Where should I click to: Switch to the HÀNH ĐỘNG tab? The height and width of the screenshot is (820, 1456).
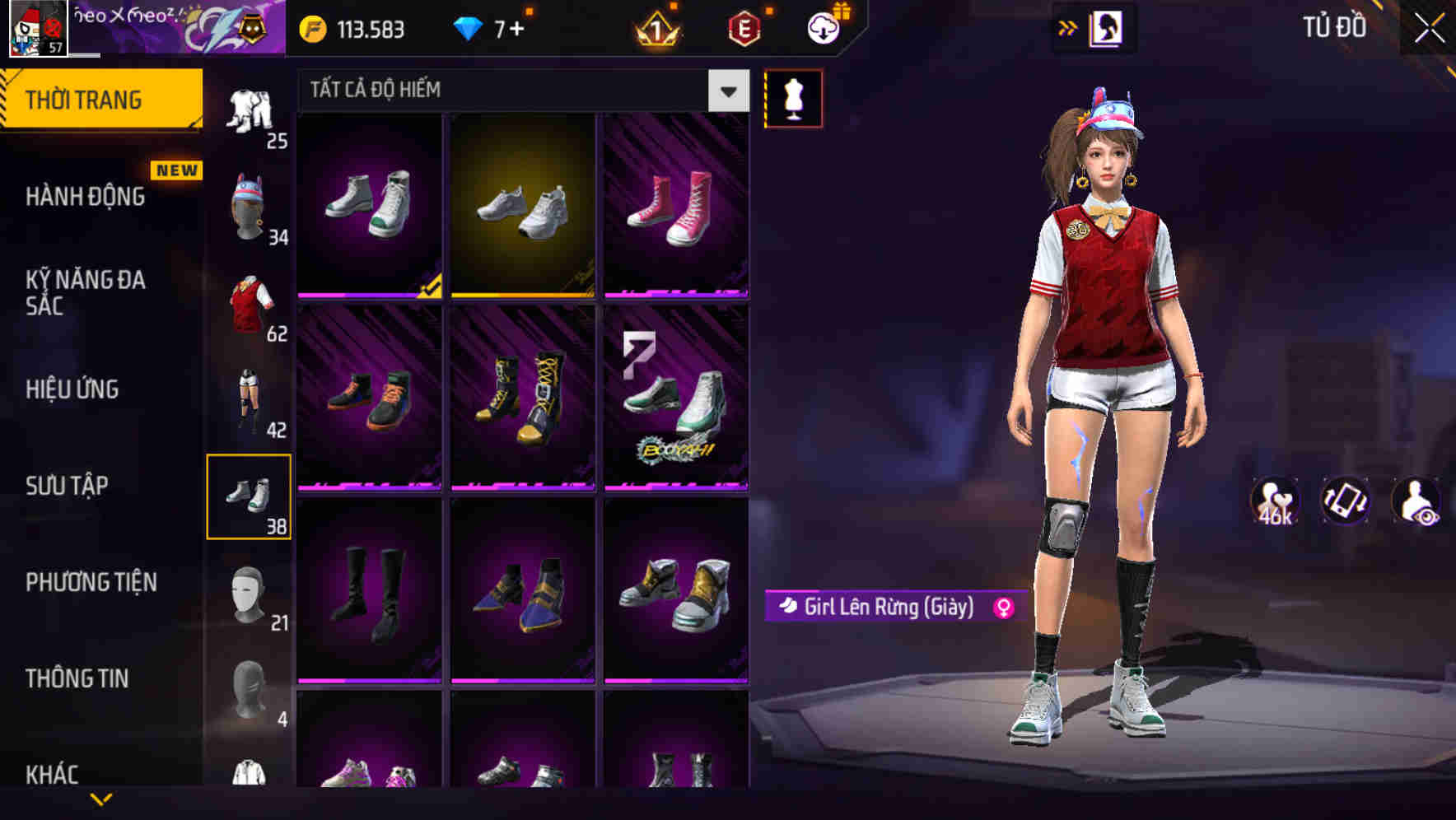coord(85,197)
